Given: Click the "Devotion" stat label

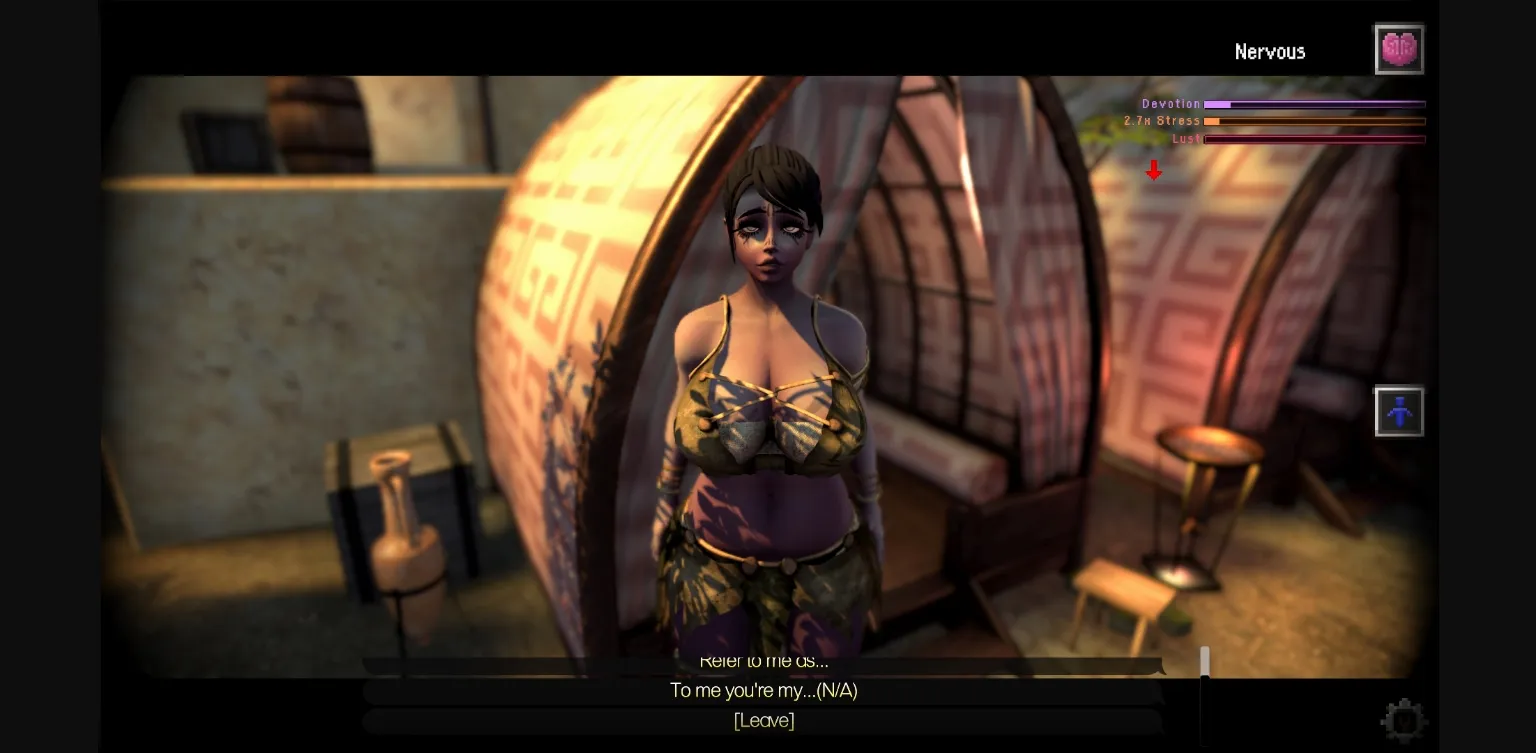Looking at the screenshot, I should tap(1171, 104).
